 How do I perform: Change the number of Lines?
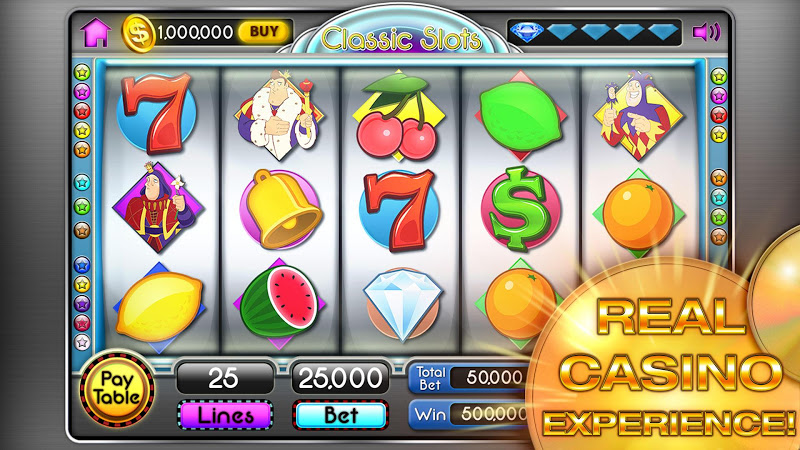click(x=225, y=413)
